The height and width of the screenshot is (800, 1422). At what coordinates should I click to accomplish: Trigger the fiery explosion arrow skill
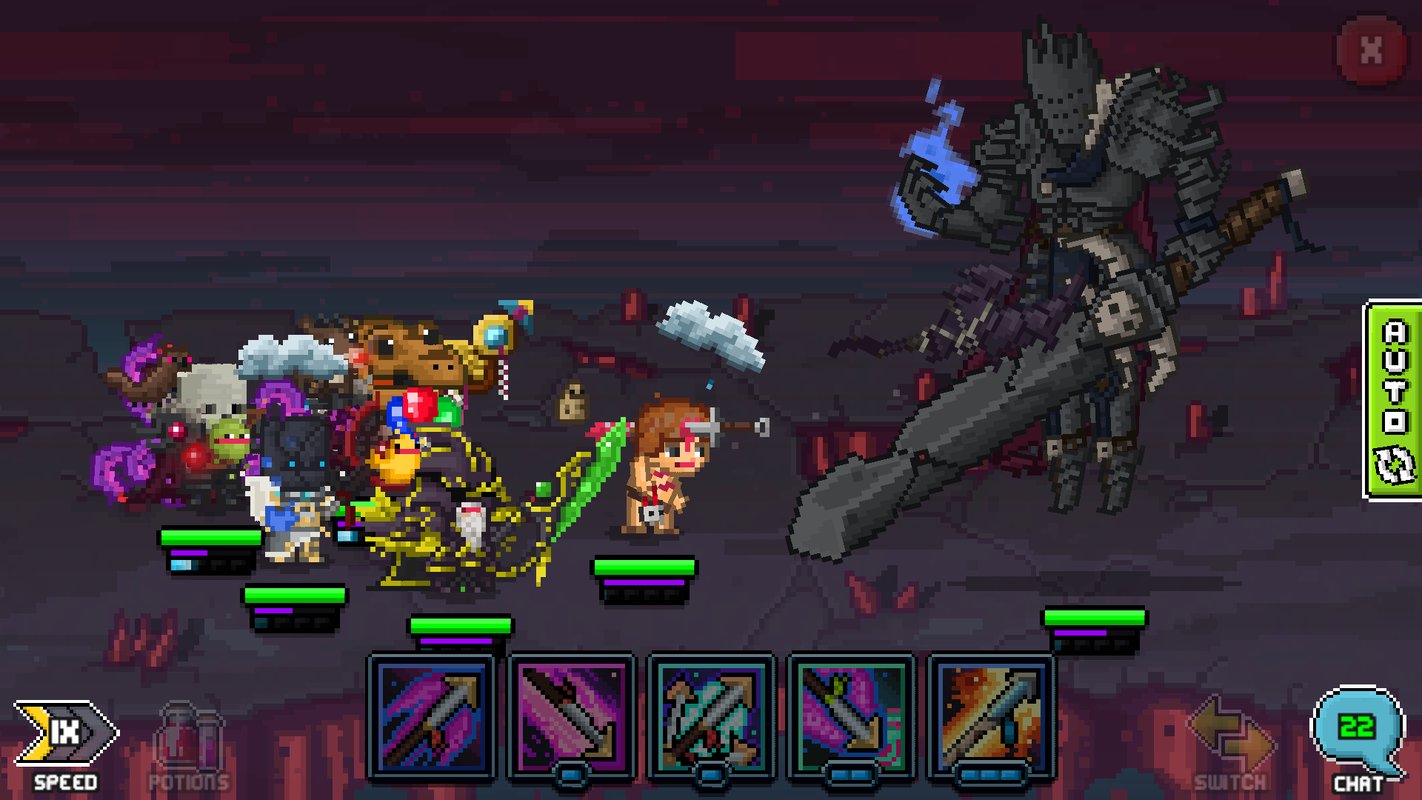click(991, 715)
